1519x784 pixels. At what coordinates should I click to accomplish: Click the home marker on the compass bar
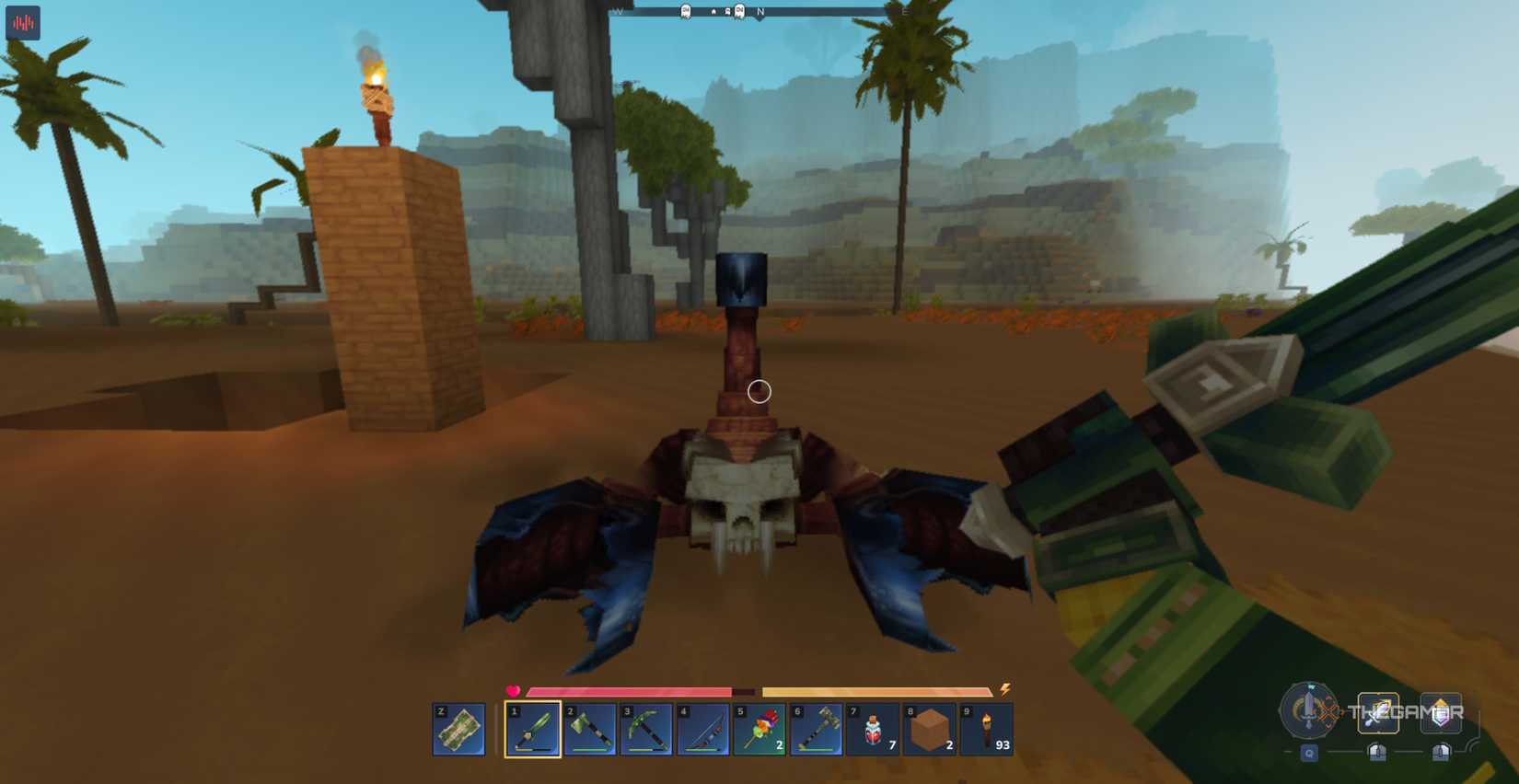[713, 11]
